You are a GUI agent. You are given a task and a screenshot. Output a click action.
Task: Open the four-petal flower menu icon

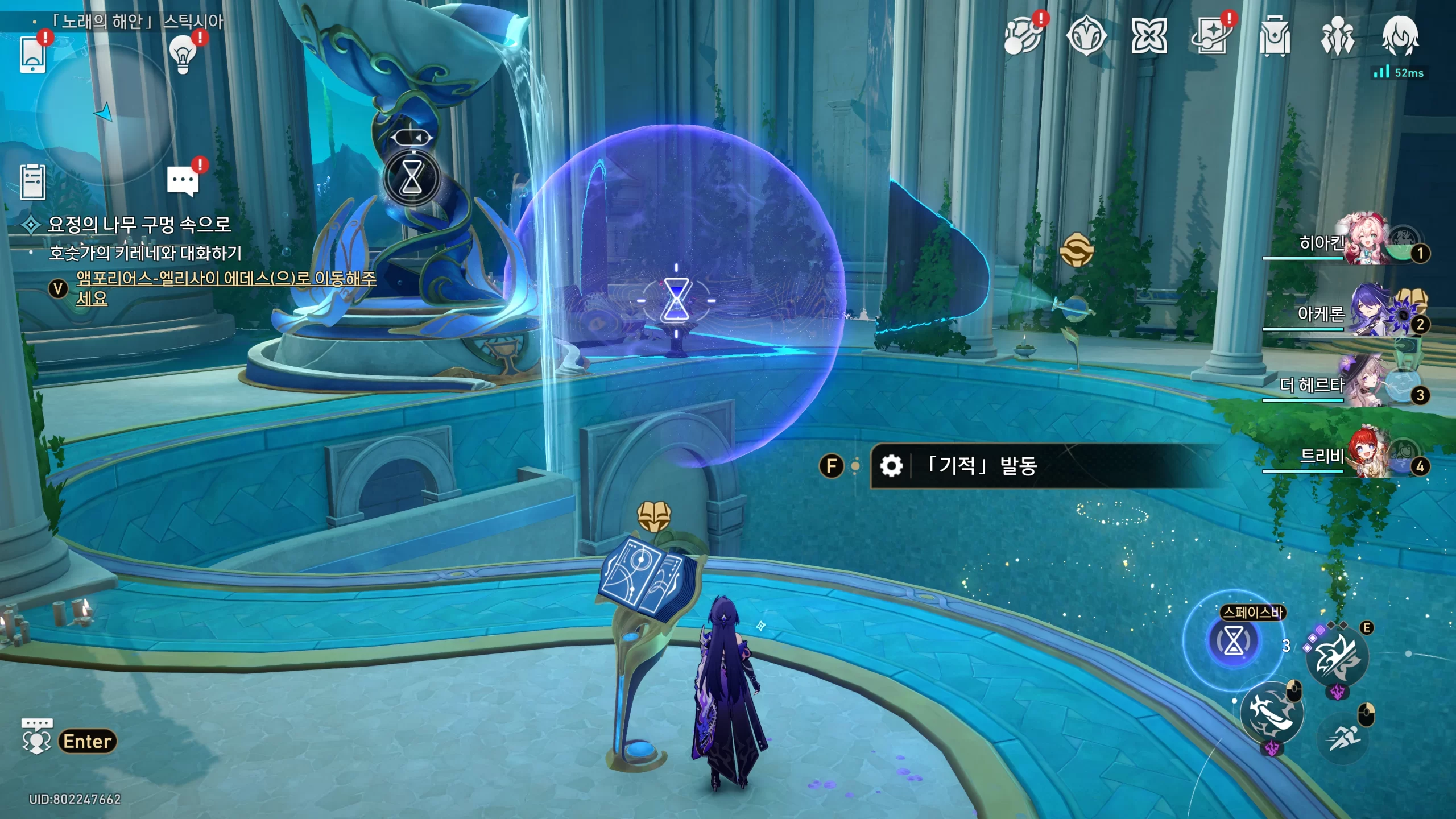(x=1149, y=36)
